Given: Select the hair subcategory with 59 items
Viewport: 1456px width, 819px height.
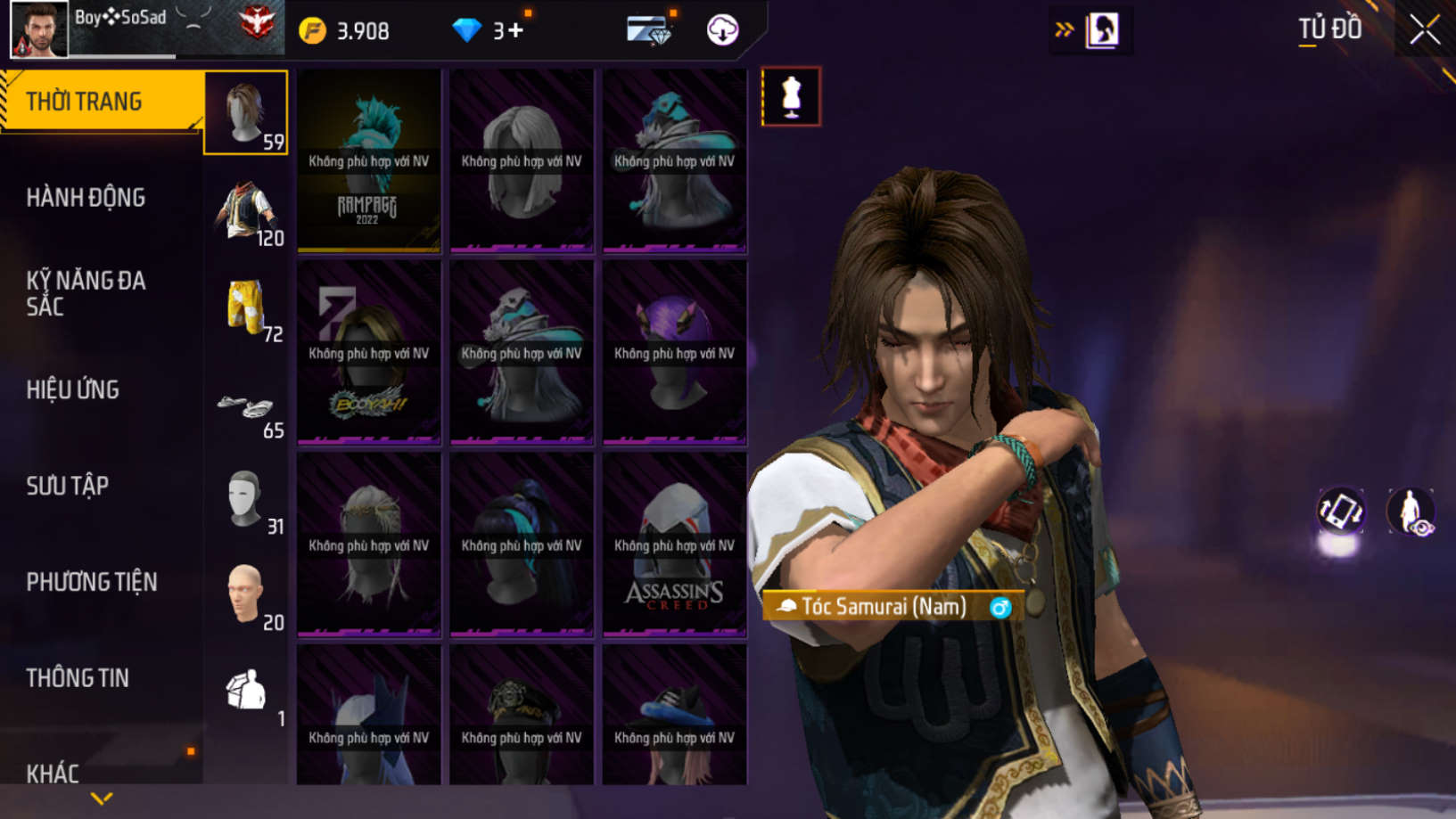Looking at the screenshot, I should 246,113.
